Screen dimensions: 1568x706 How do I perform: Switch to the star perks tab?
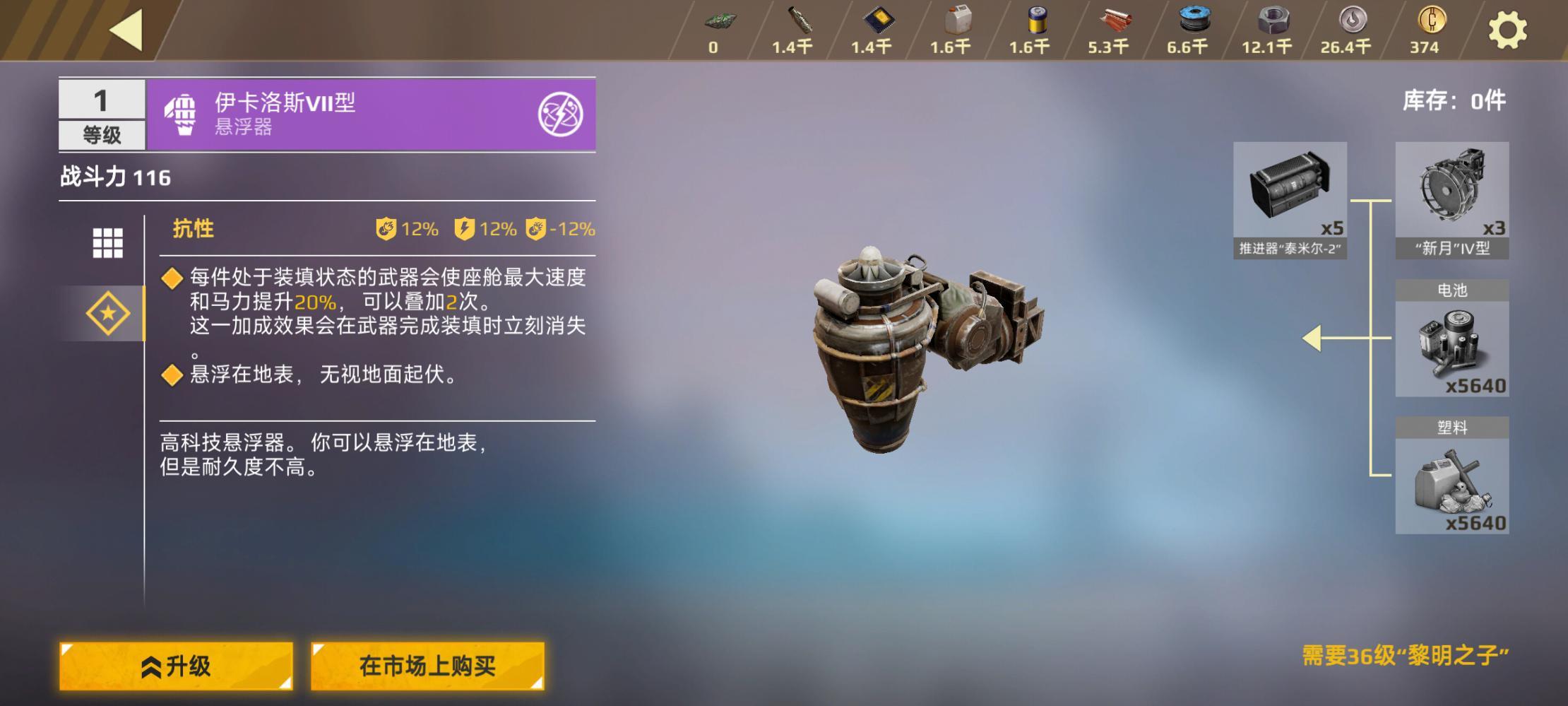coord(107,313)
